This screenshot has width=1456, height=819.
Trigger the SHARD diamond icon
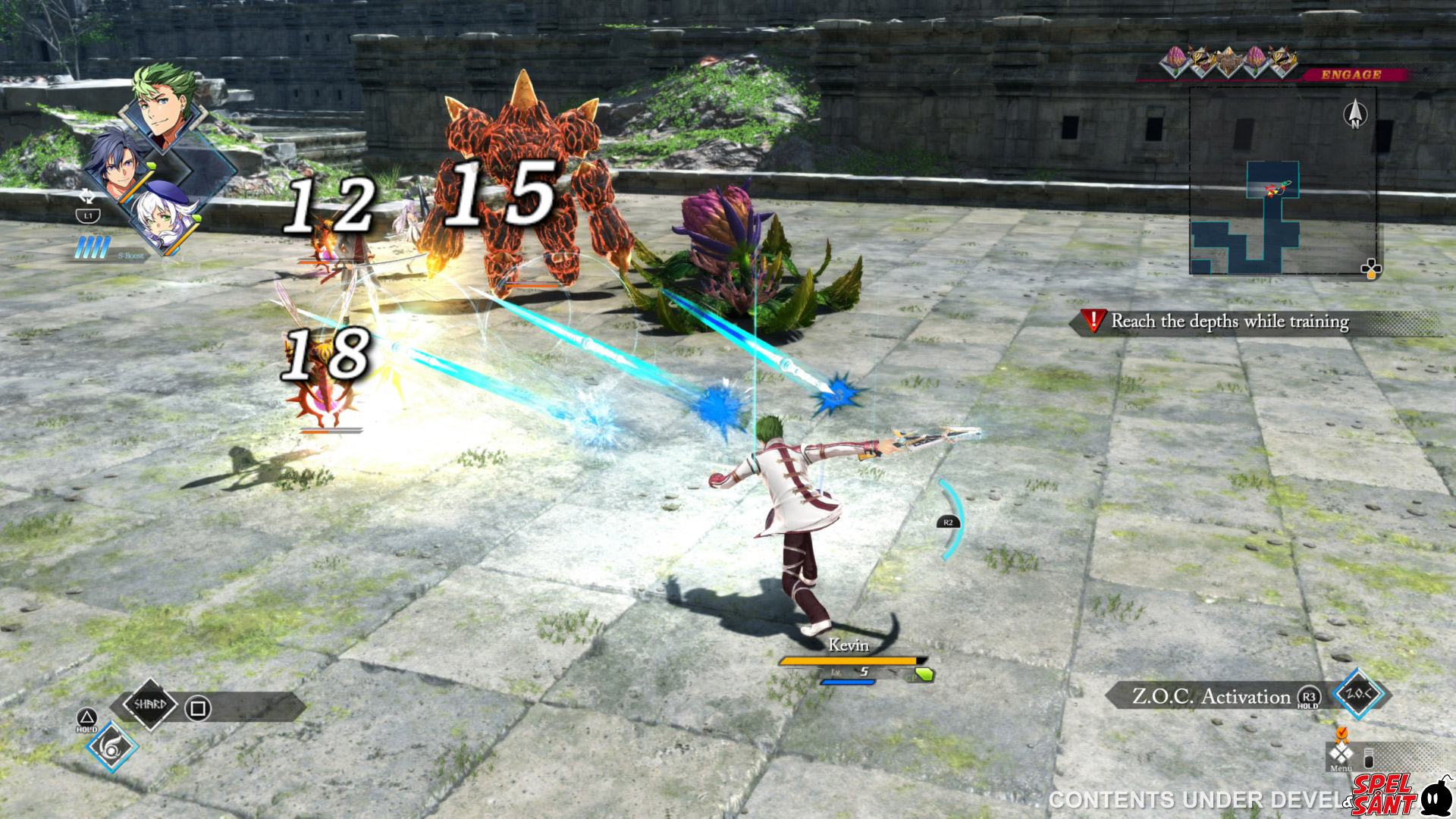click(150, 704)
